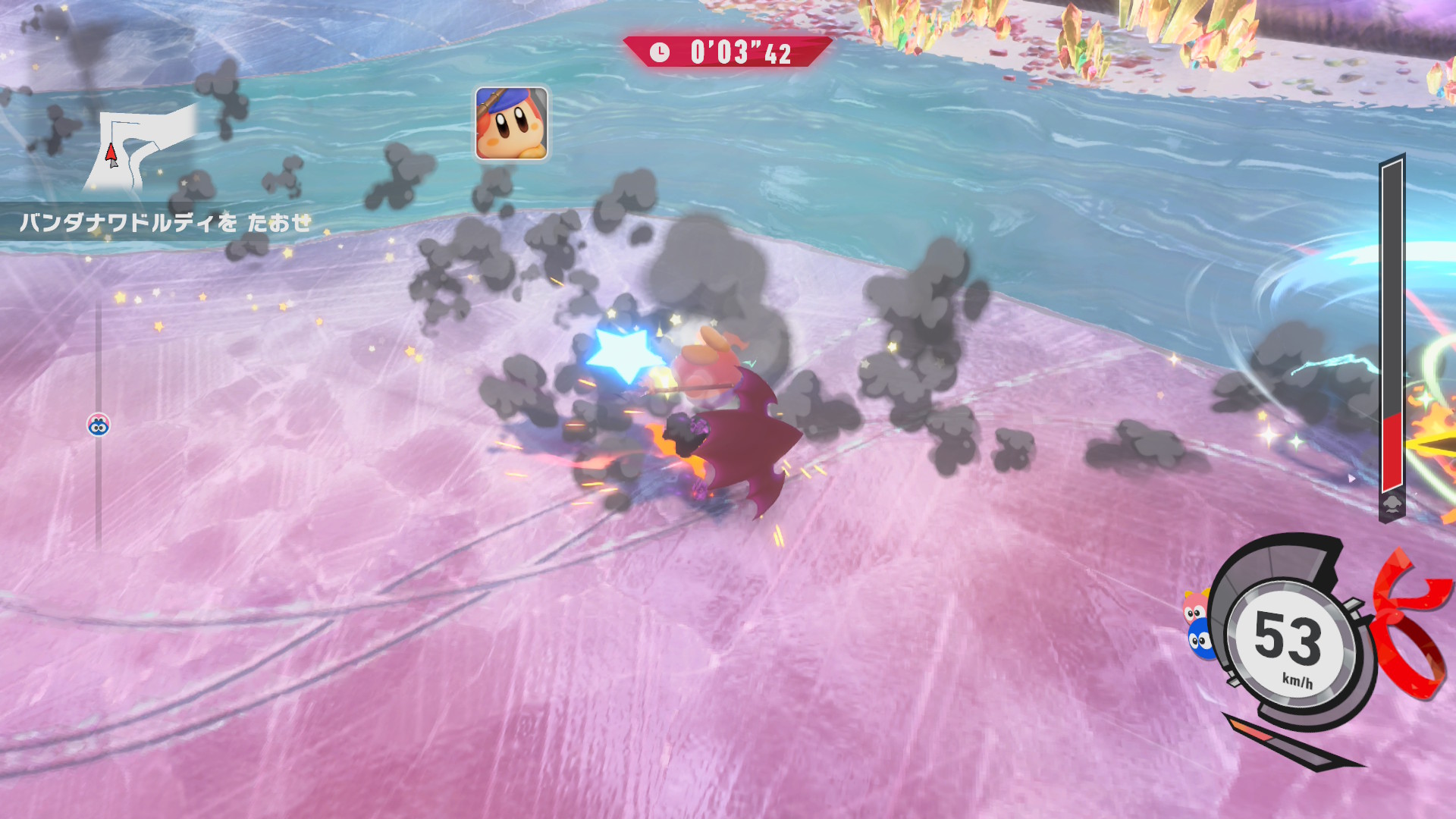Click the Bandana Waddle Dee target portrait
This screenshot has width=1456, height=819.
click(x=511, y=124)
